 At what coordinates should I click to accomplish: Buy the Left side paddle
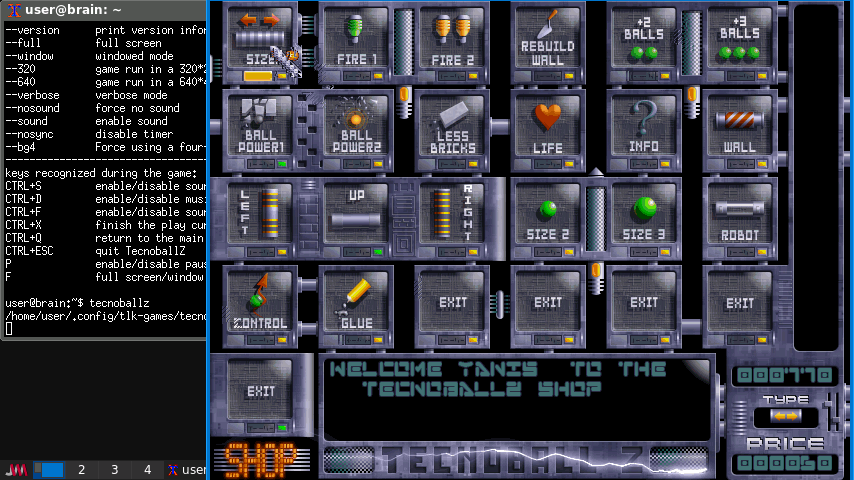tap(260, 216)
